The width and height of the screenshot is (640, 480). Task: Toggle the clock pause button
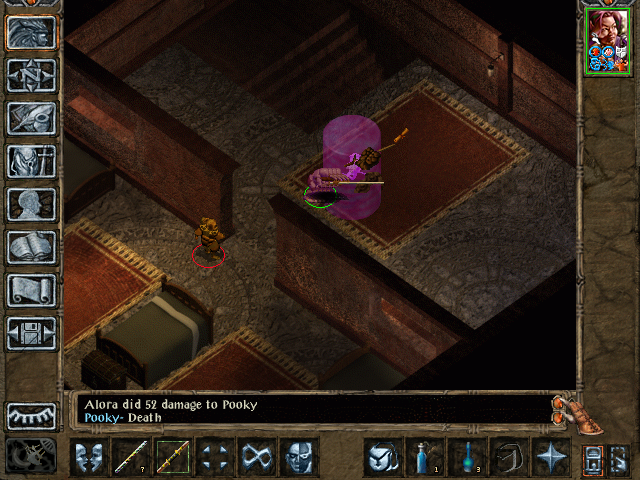32,455
